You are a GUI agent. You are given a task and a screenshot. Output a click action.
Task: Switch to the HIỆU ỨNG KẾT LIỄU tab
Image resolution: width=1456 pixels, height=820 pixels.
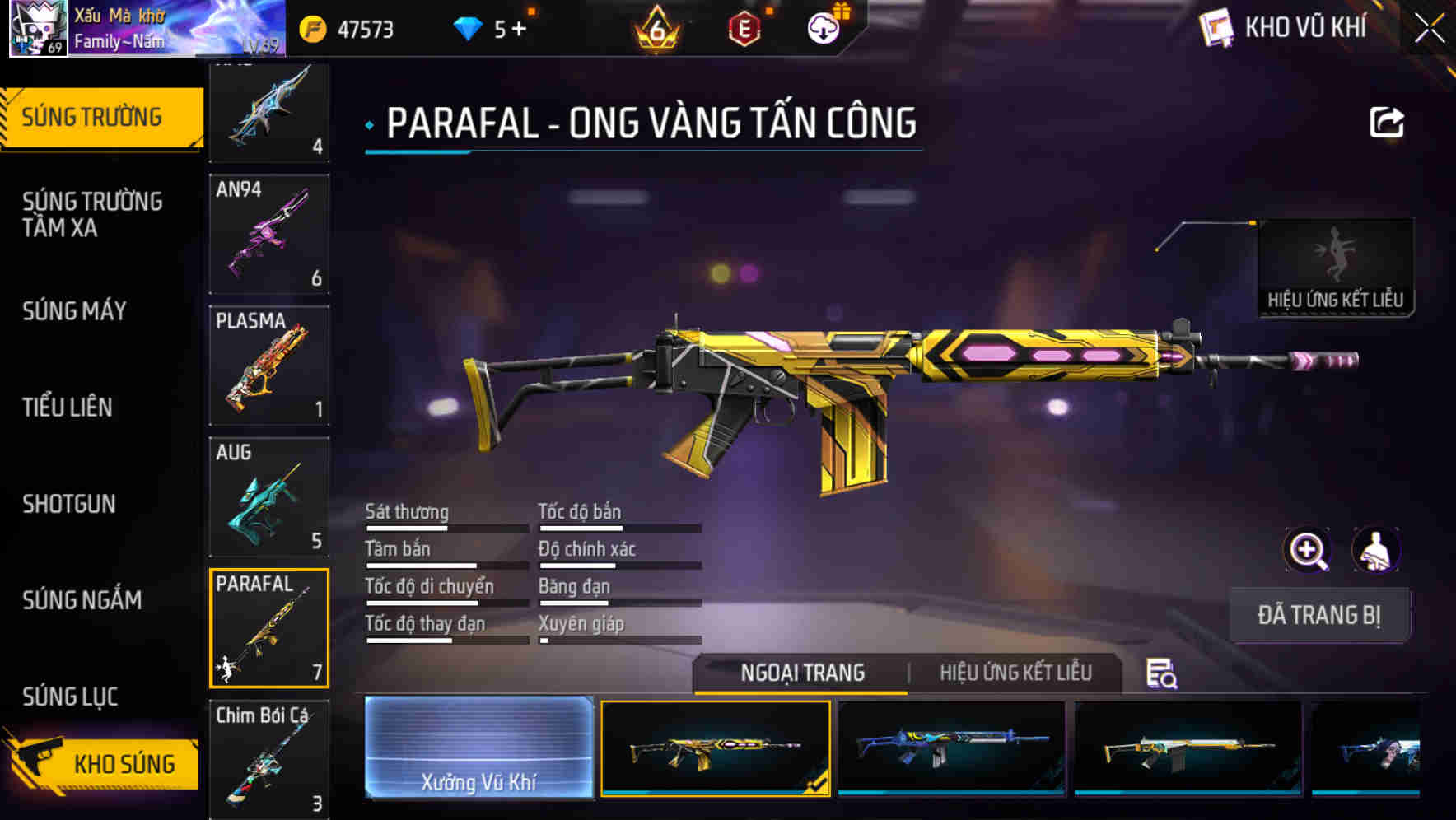click(x=1015, y=673)
